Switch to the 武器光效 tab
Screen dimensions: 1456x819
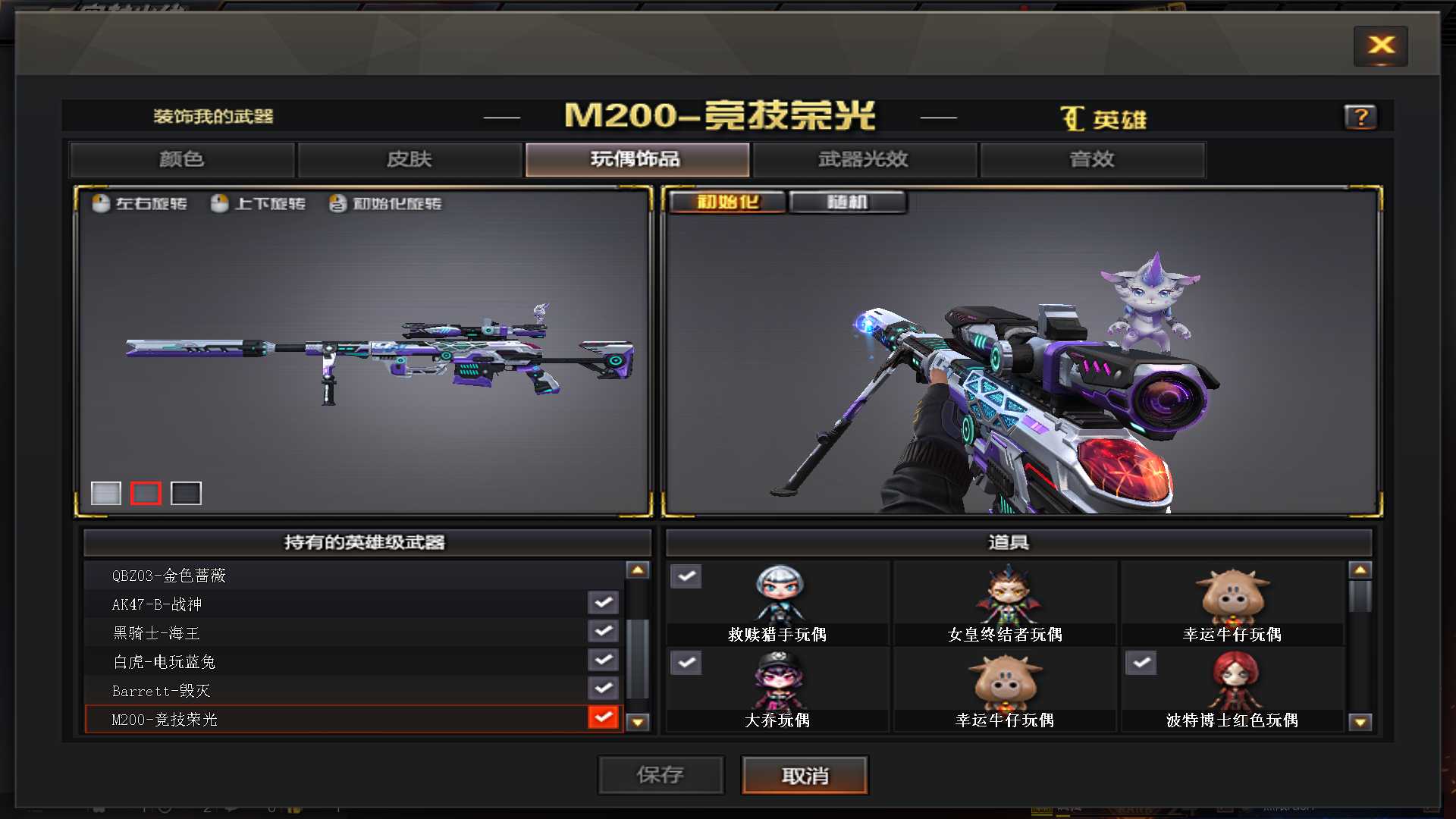tap(863, 159)
